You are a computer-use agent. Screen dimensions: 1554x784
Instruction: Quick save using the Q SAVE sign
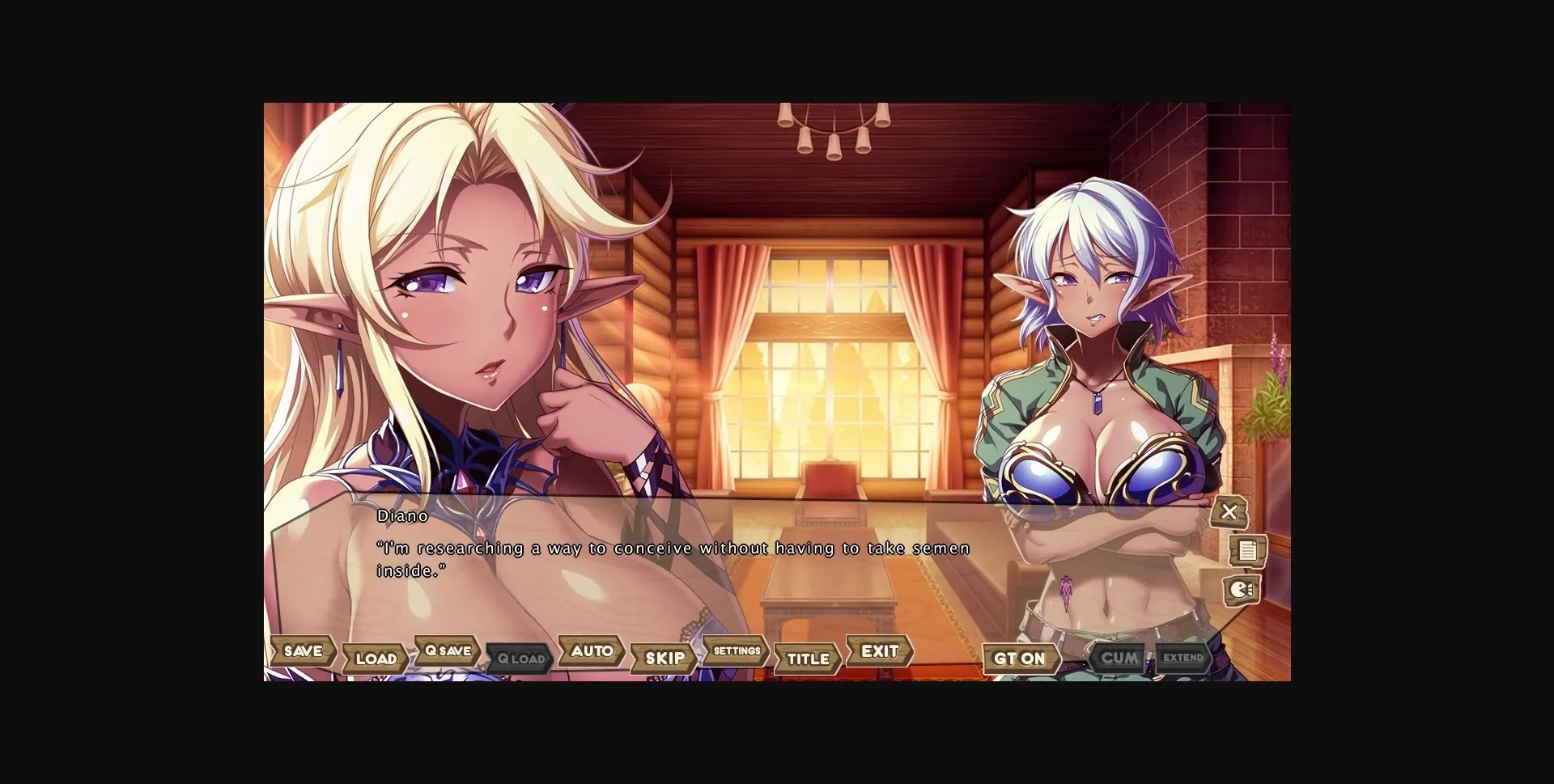[x=447, y=651]
